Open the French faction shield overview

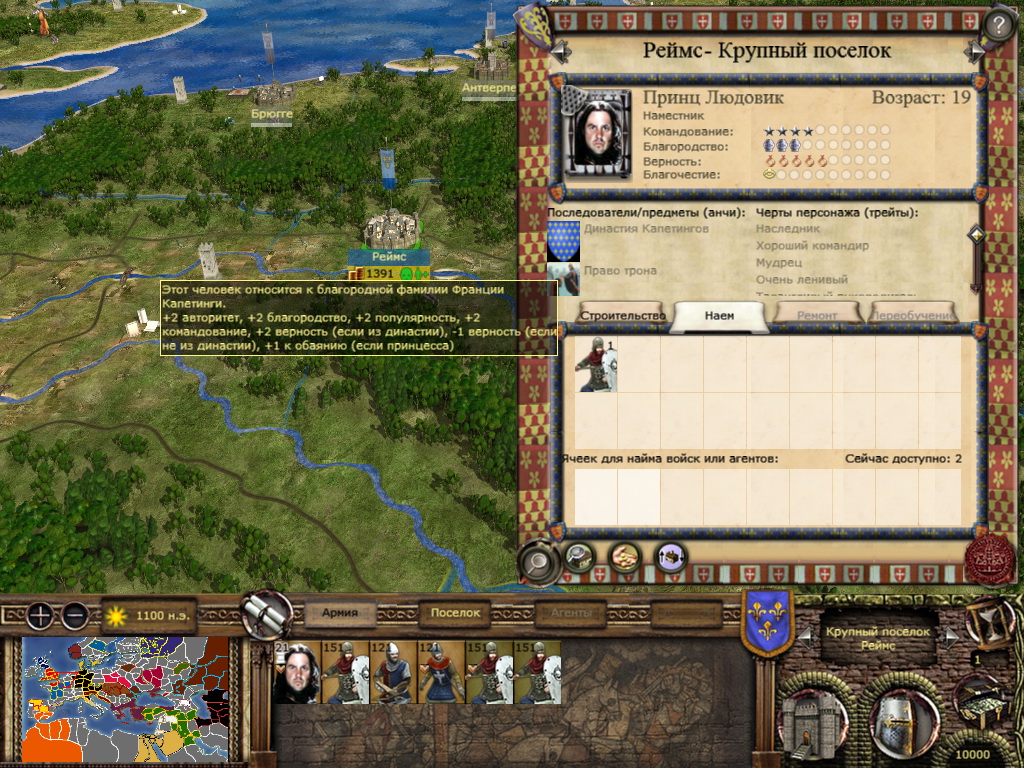[767, 623]
